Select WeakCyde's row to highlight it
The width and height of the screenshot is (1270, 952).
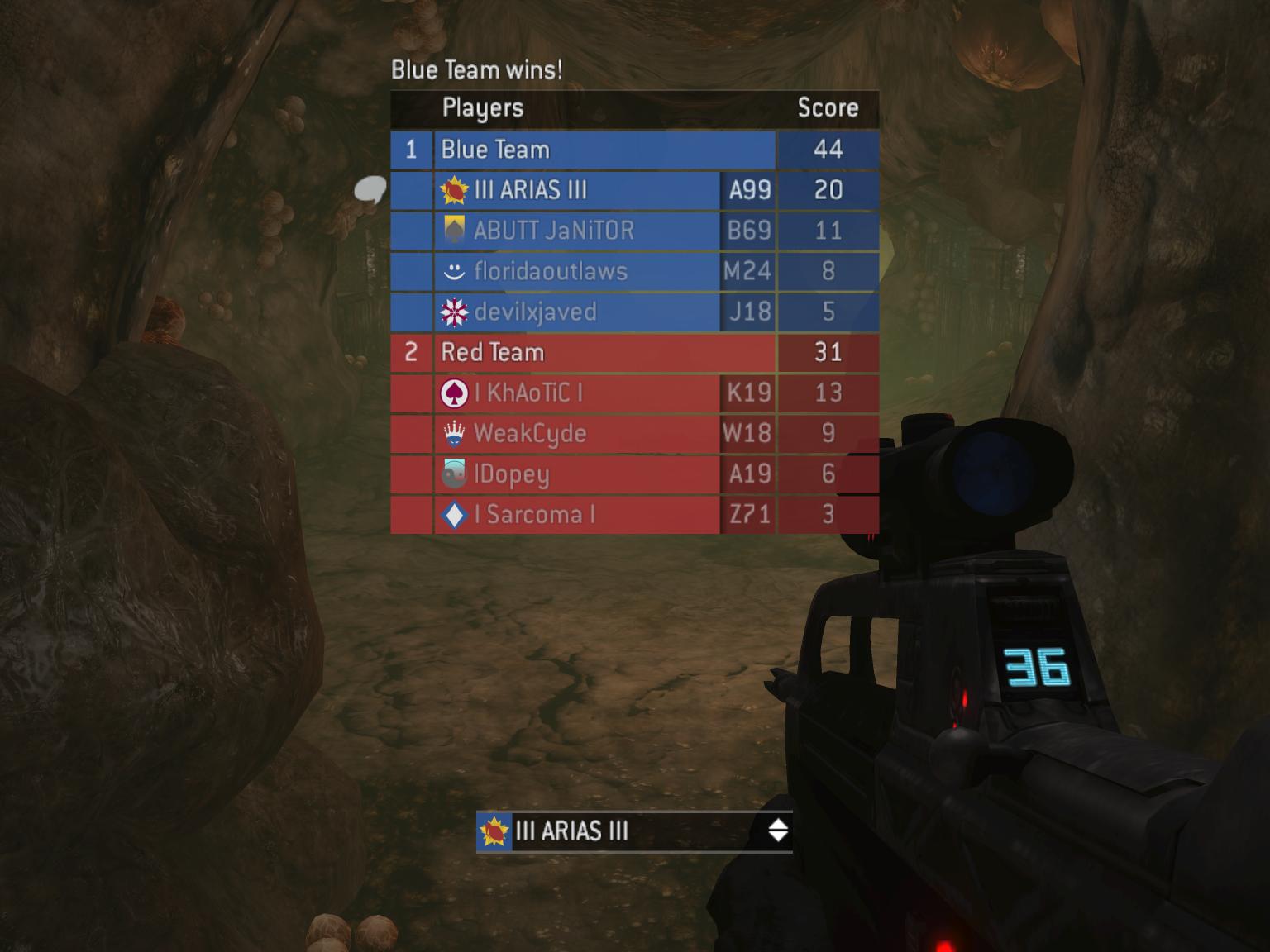579,434
